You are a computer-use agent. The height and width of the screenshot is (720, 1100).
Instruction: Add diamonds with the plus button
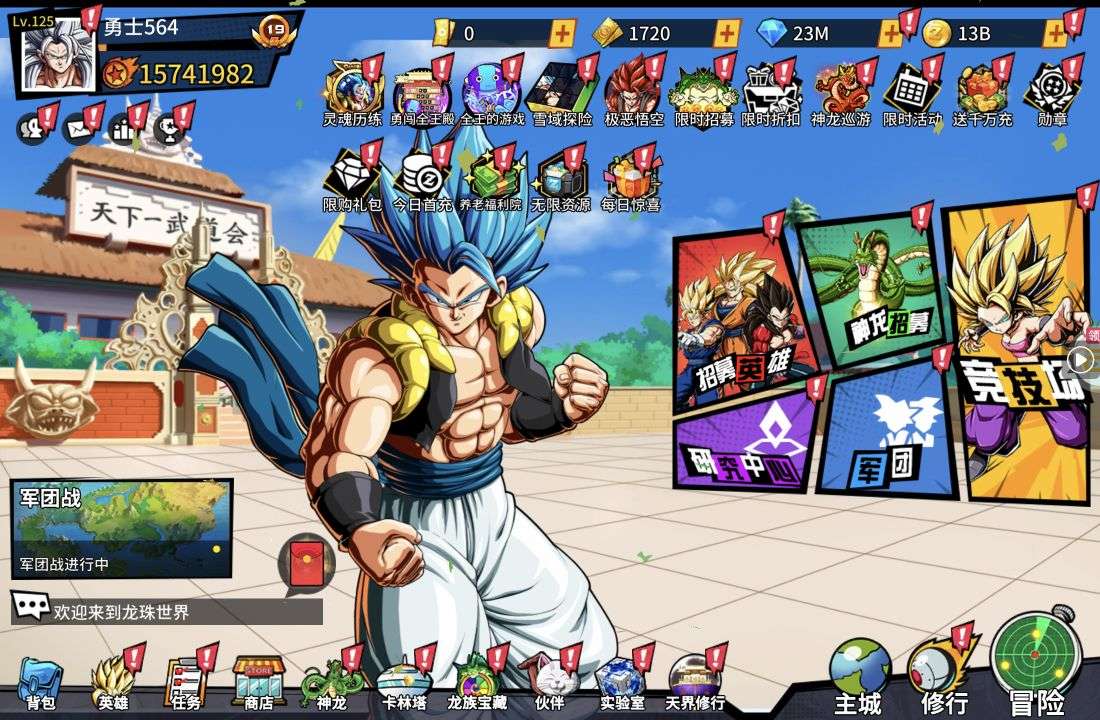point(890,33)
